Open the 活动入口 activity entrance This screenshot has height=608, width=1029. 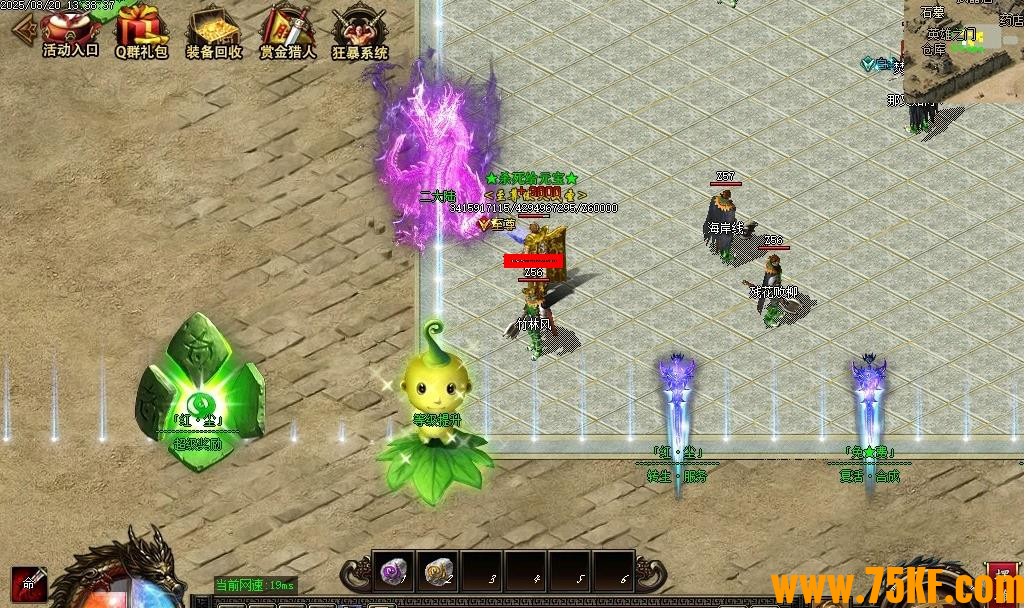(70, 31)
